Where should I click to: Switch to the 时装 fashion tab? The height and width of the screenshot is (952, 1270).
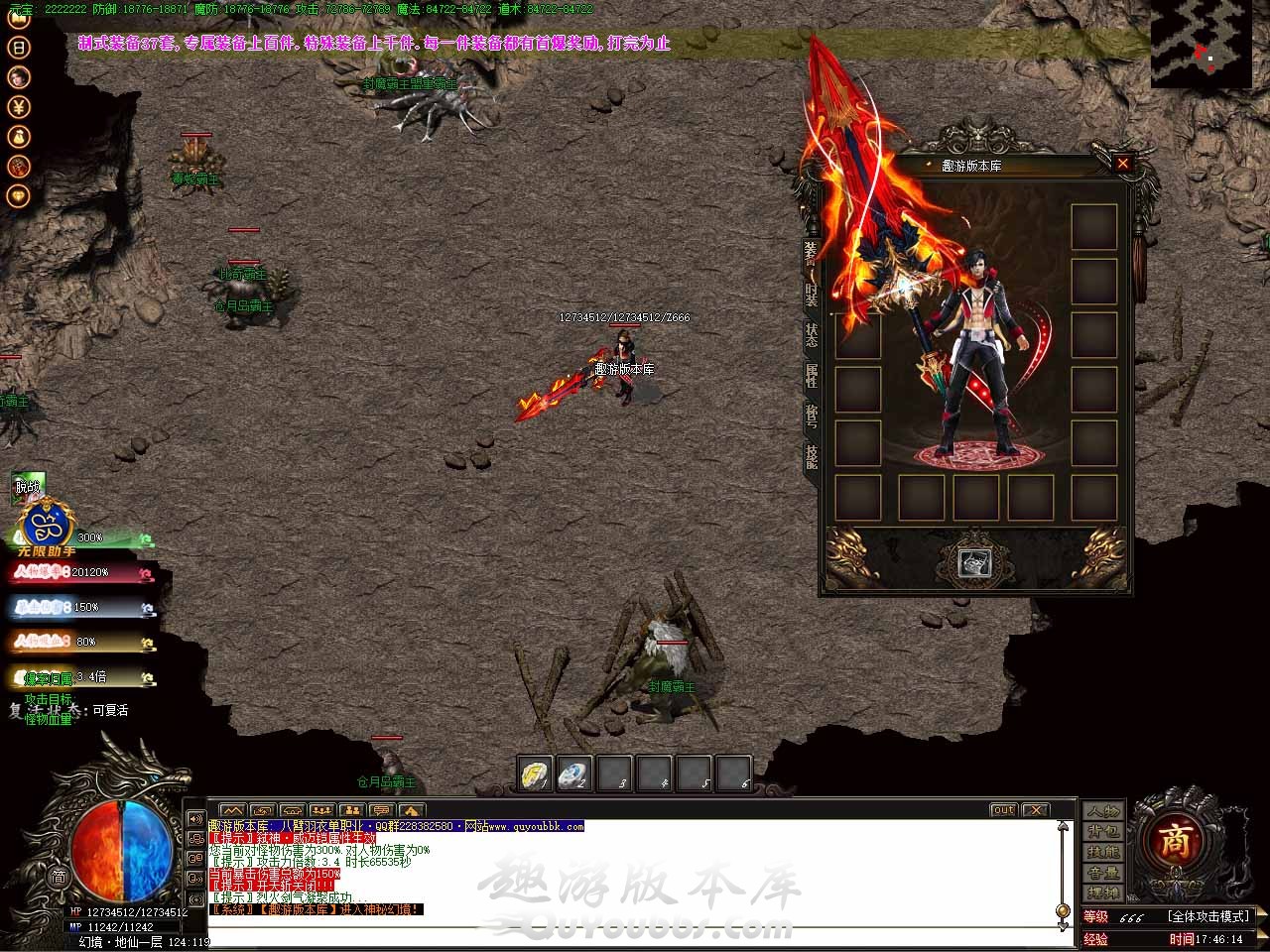coord(812,295)
